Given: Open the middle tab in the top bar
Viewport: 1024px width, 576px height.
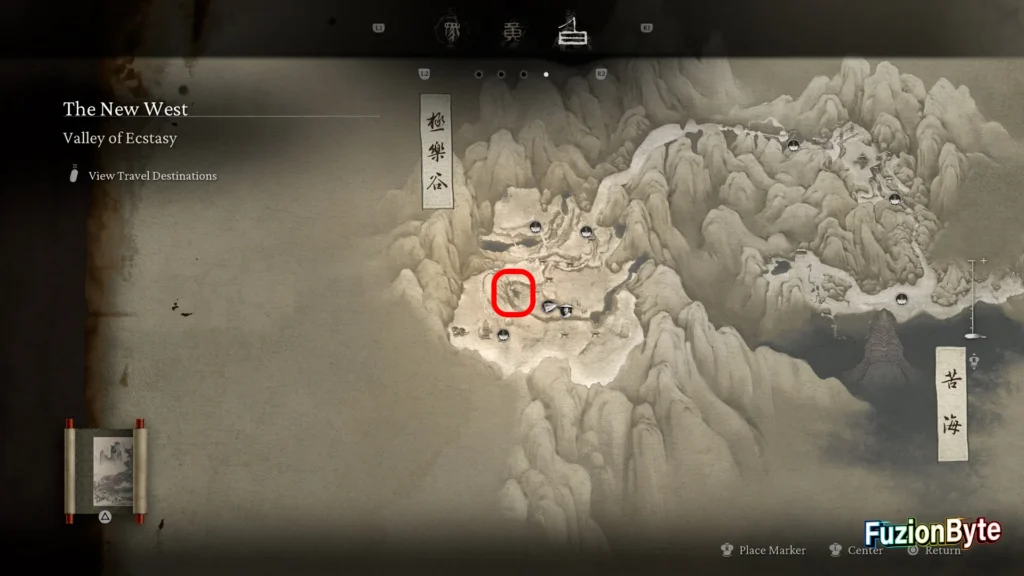Looking at the screenshot, I should click(511, 31).
